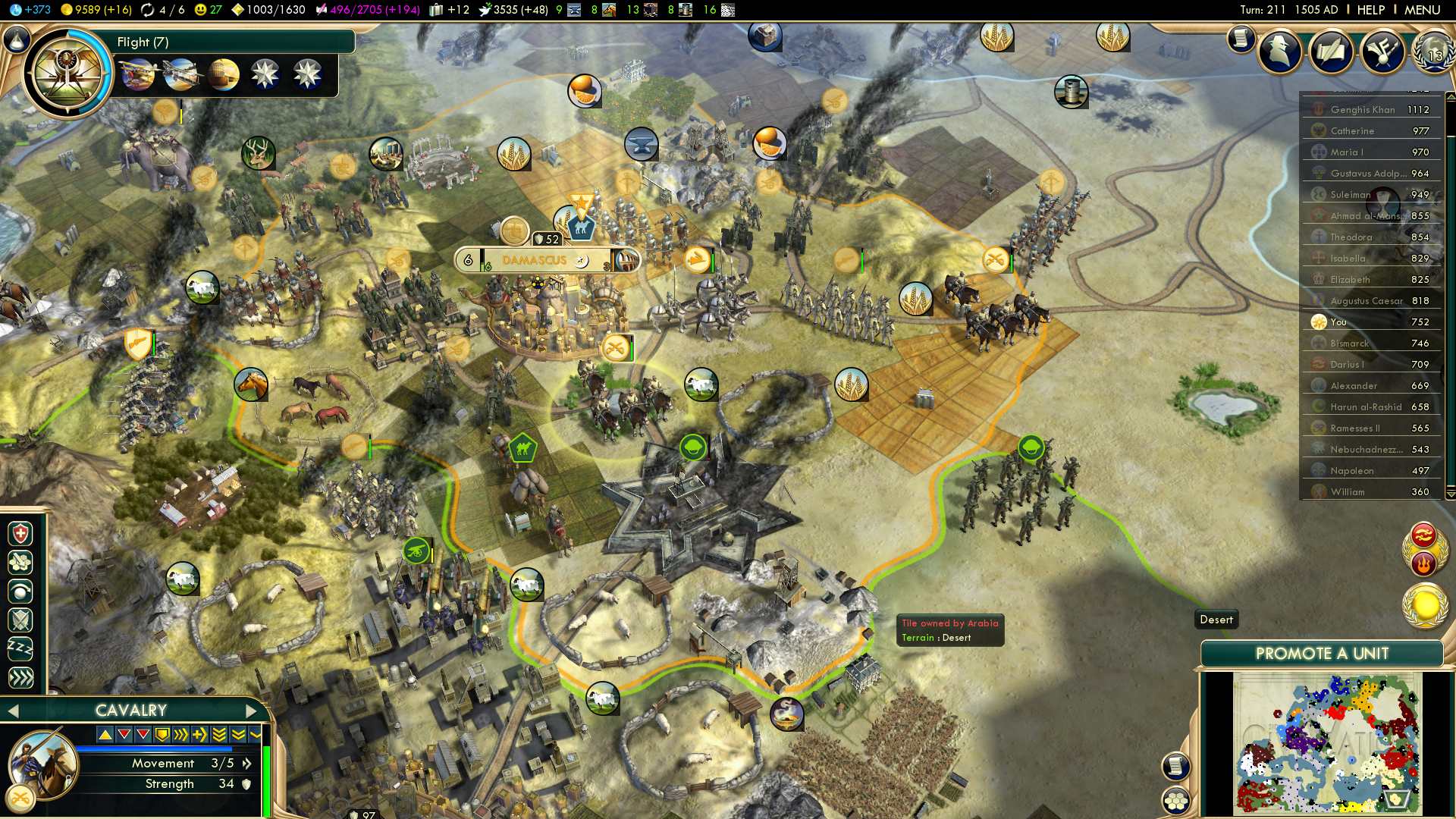Click the world minimap
This screenshot has width=1456, height=819.
(1327, 743)
